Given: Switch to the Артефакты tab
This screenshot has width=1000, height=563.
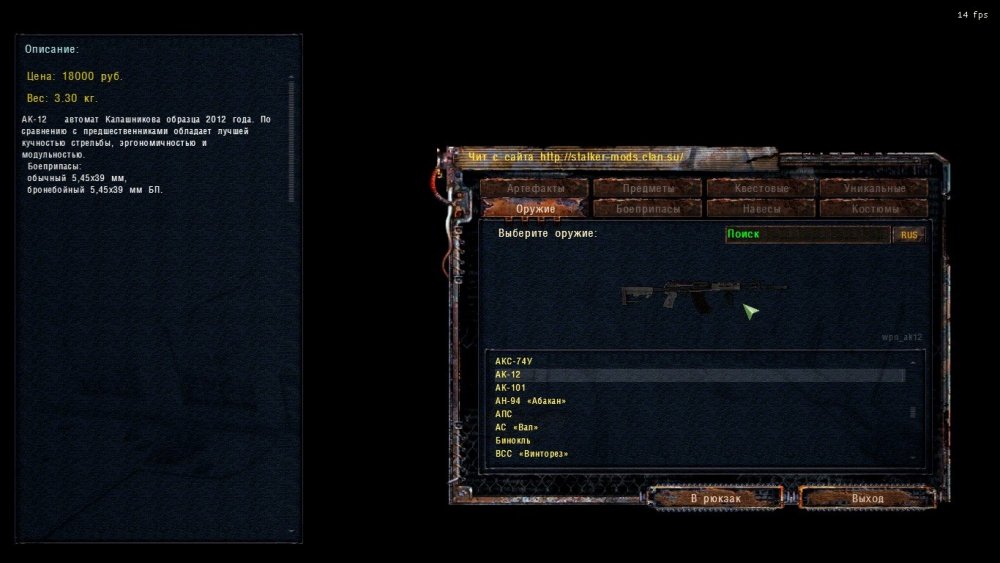Looking at the screenshot, I should click(533, 188).
